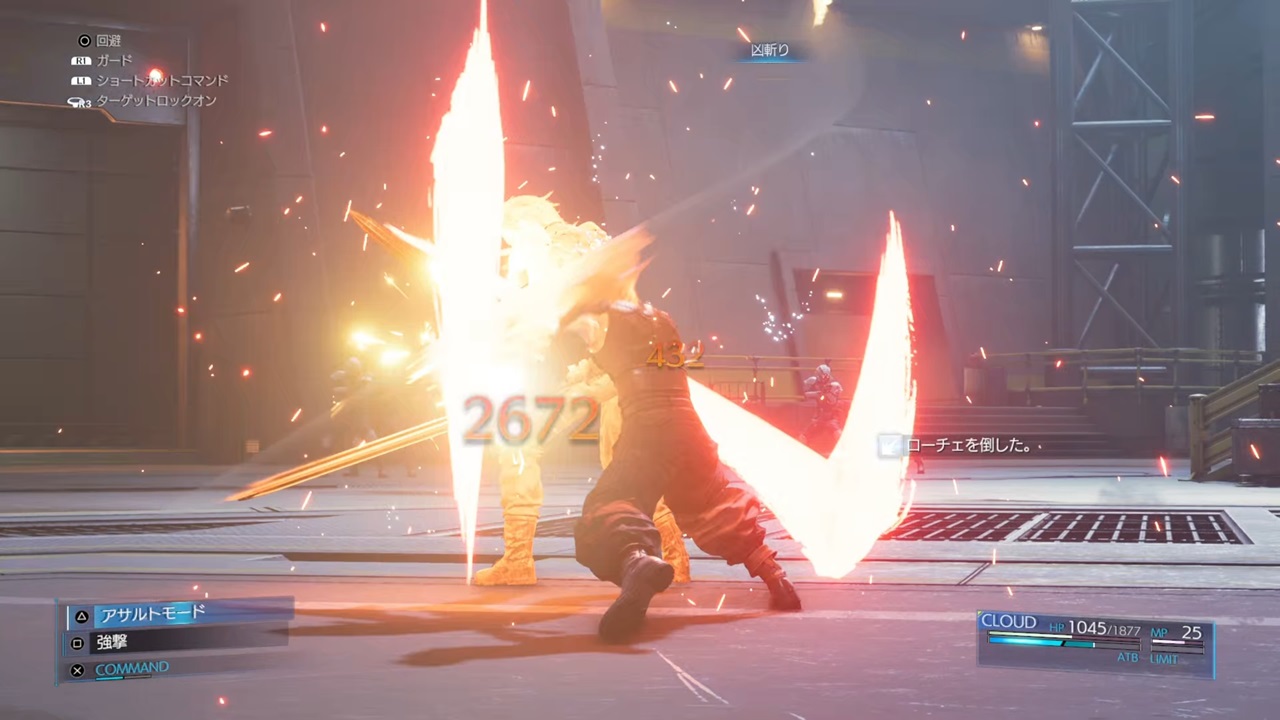This screenshot has height=720, width=1280.
Task: Click the circle button evade (回避) icon
Action: [x=85, y=41]
